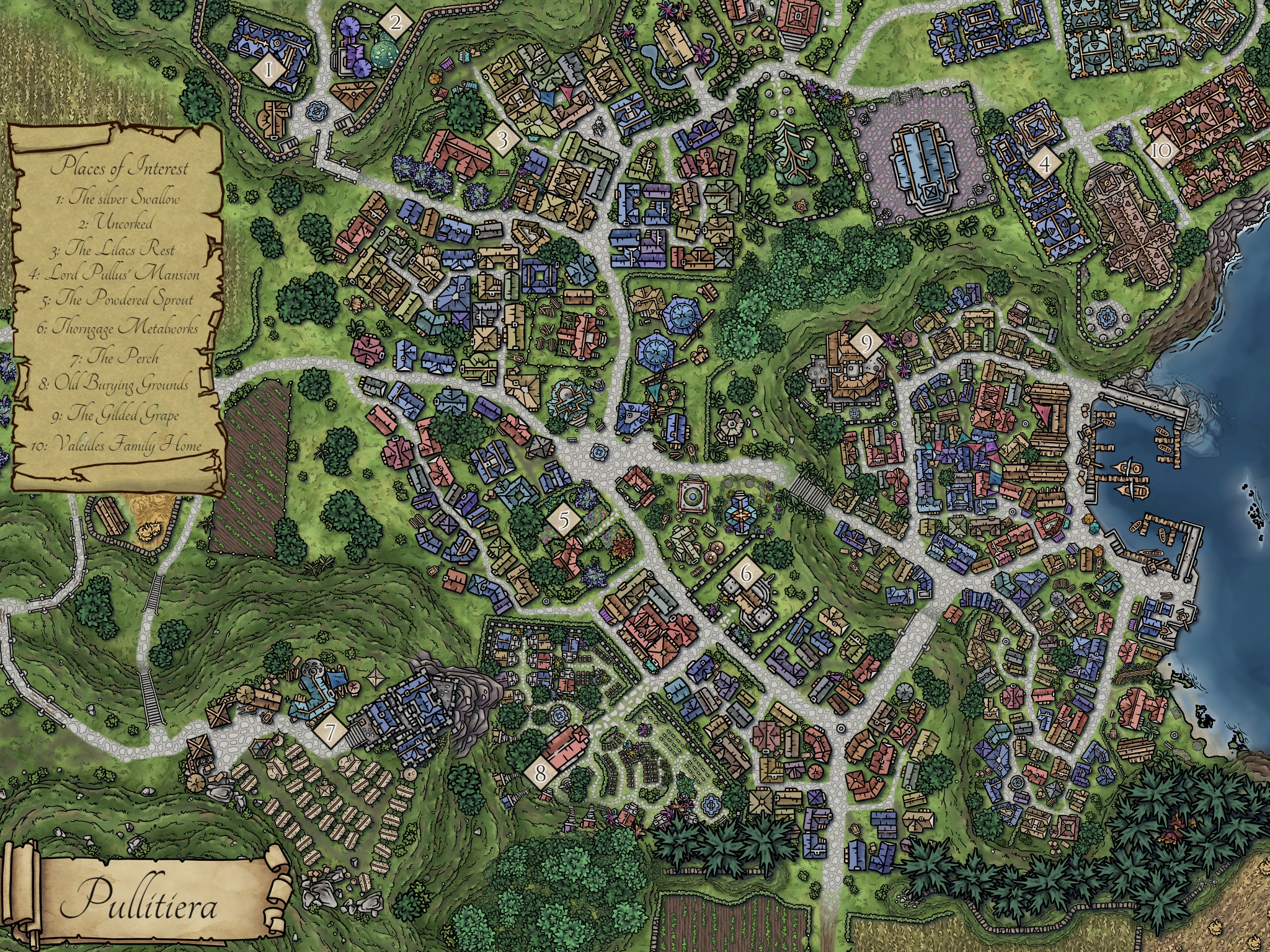The image size is (1270, 952).
Task: Click the number 5 map marker
Action: pos(564,521)
